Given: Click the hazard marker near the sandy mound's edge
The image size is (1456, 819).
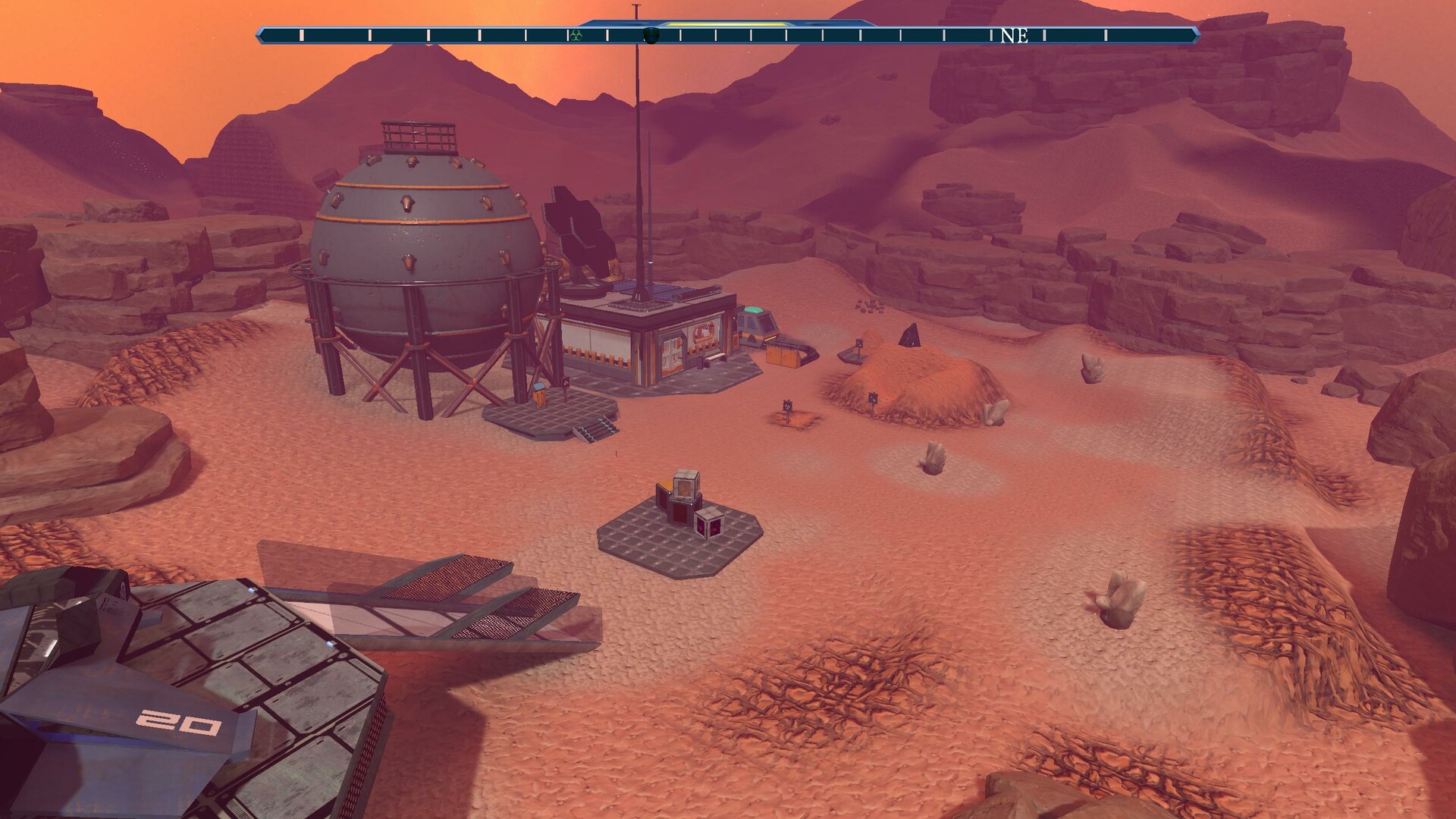Looking at the screenshot, I should pos(873,397).
